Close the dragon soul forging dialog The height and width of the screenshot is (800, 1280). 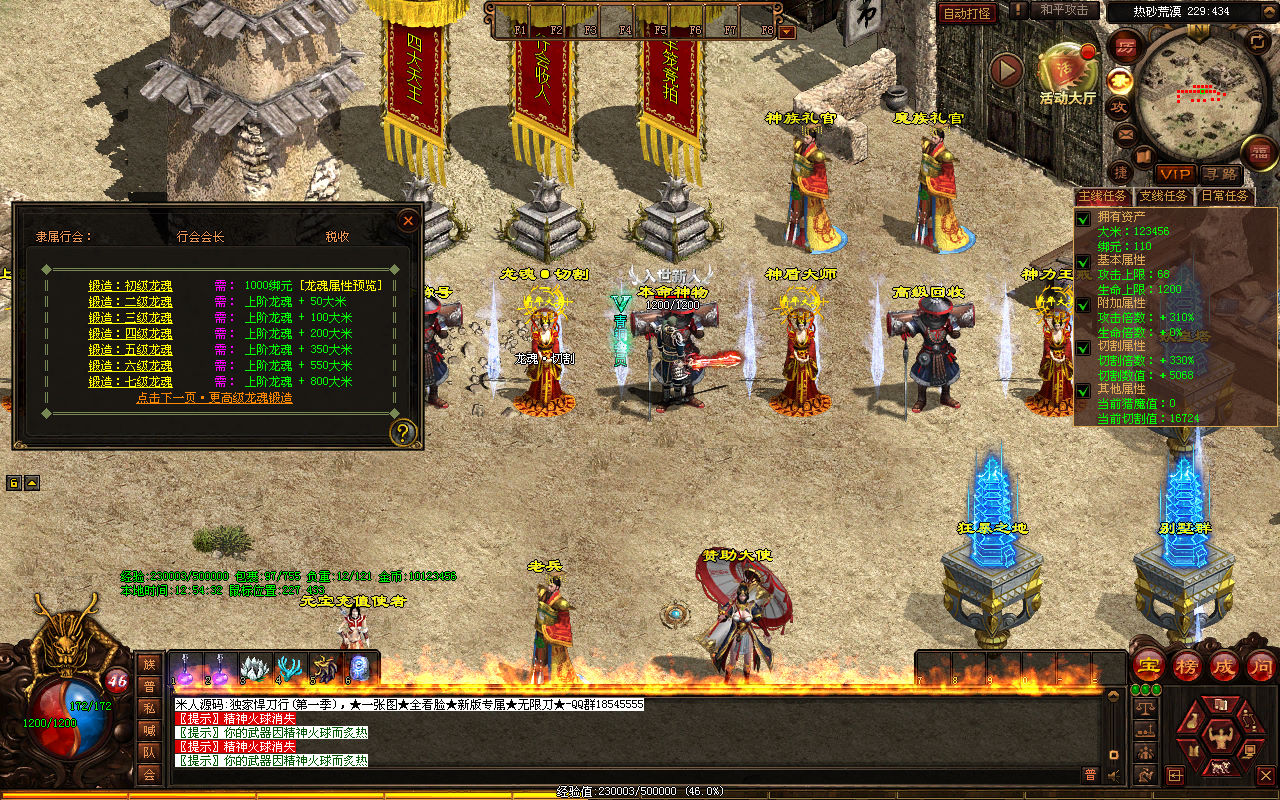[407, 220]
